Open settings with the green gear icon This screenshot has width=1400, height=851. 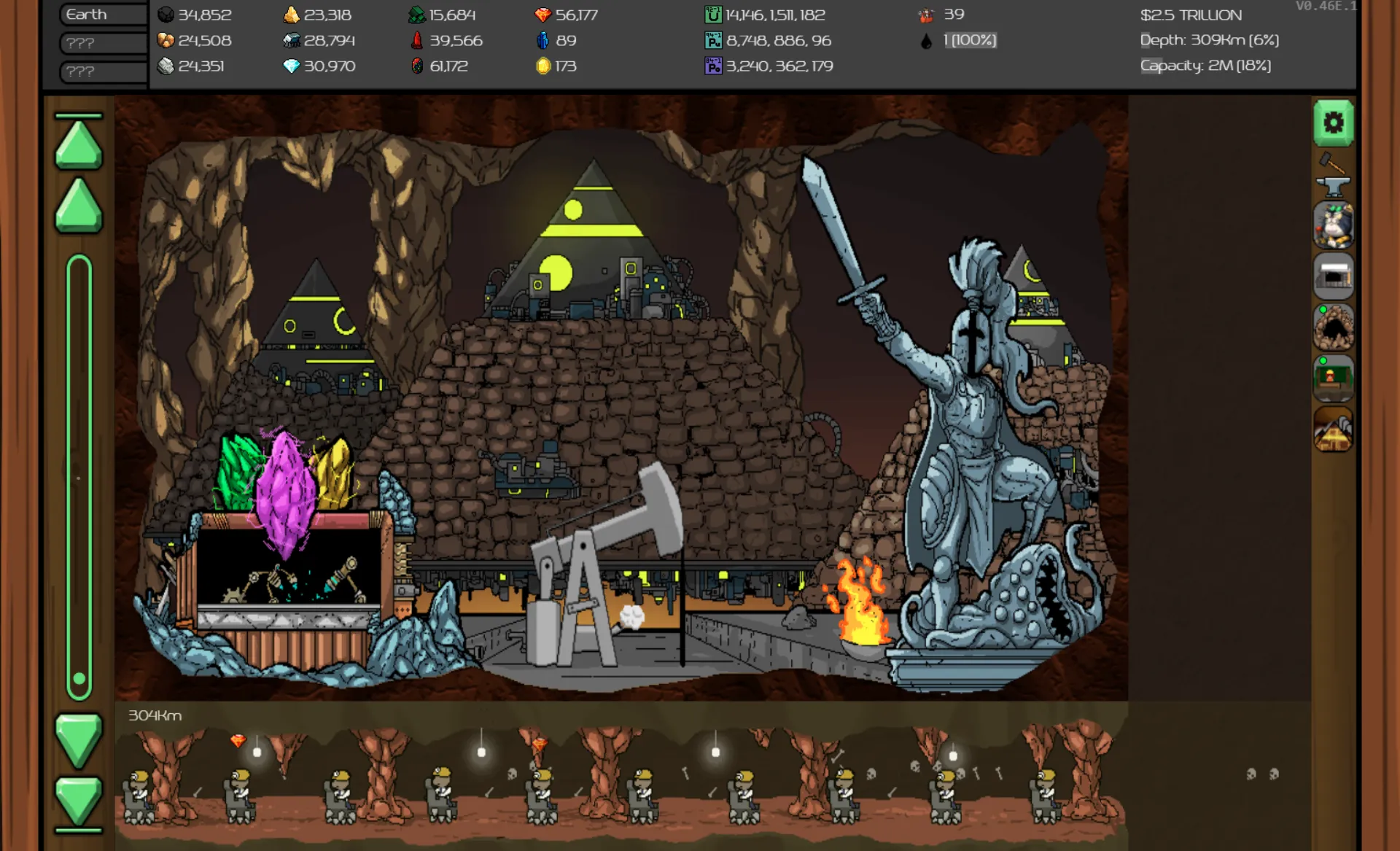[x=1334, y=124]
